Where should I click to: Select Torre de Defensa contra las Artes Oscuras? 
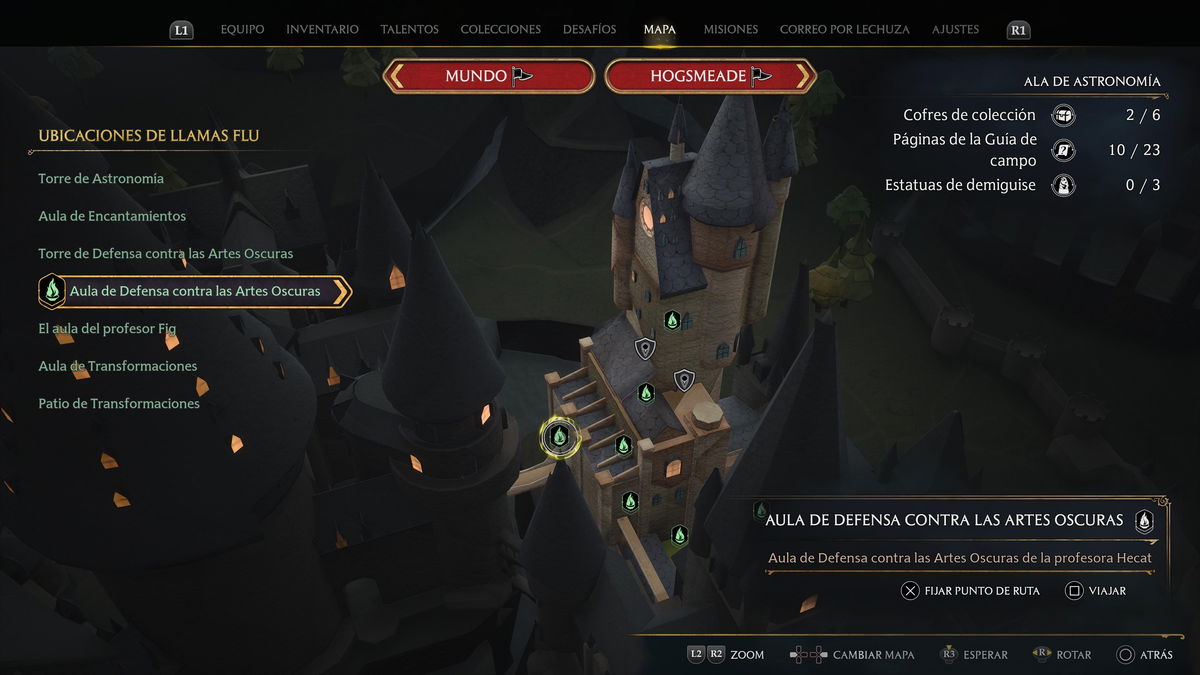166,254
